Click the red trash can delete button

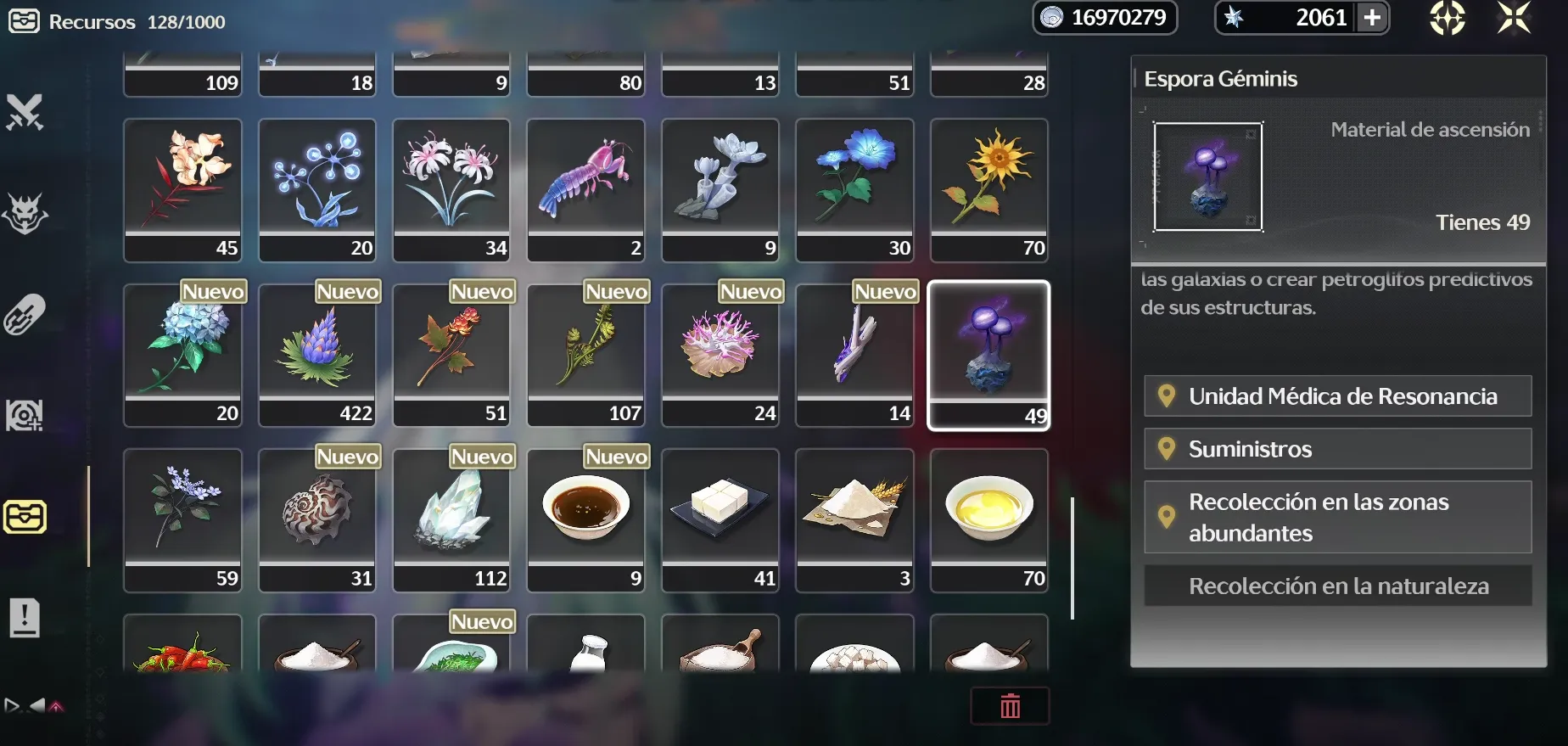coord(1010,706)
